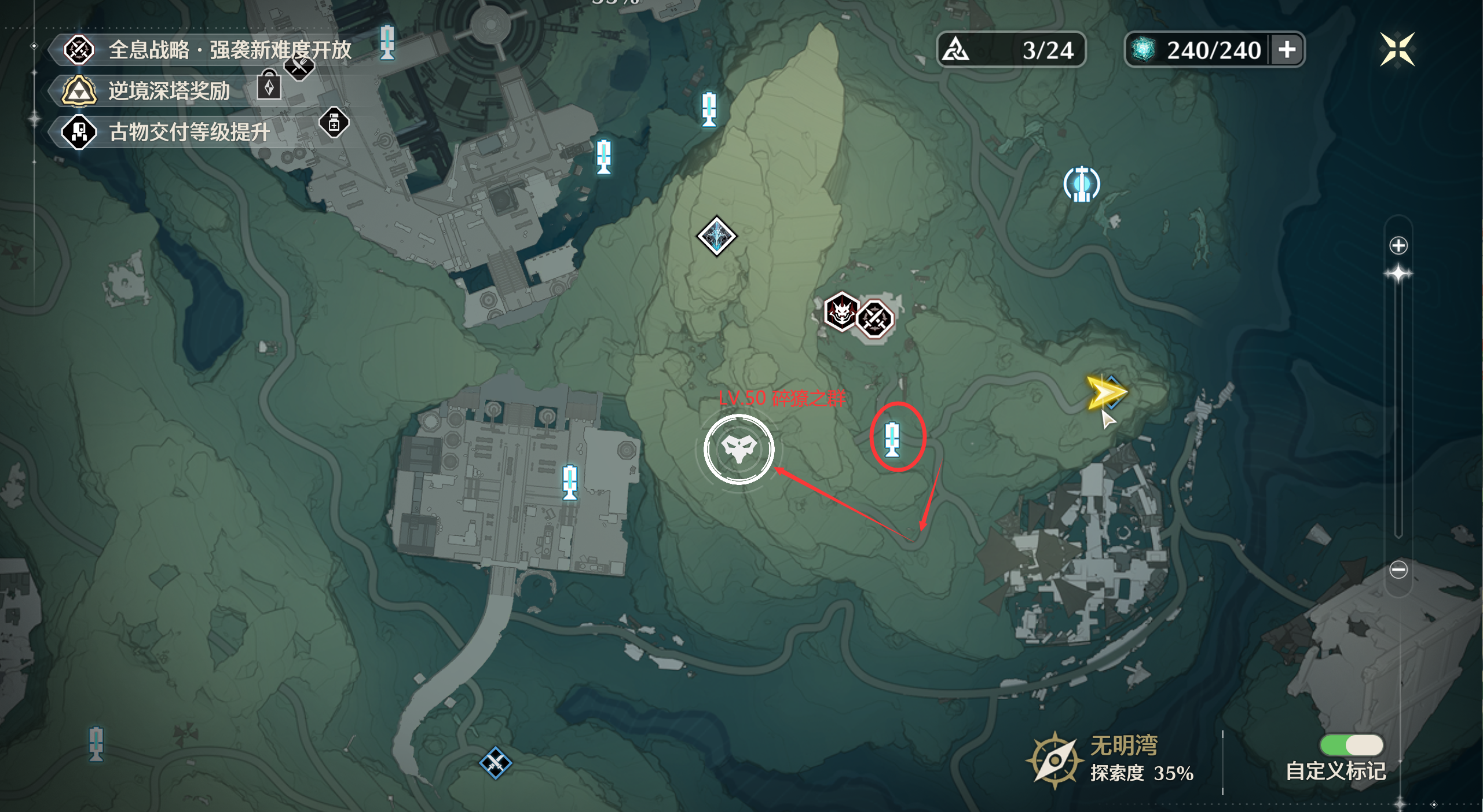1483x812 pixels.
Task: Open the 3/24 triangle counter
Action: click(x=1010, y=50)
